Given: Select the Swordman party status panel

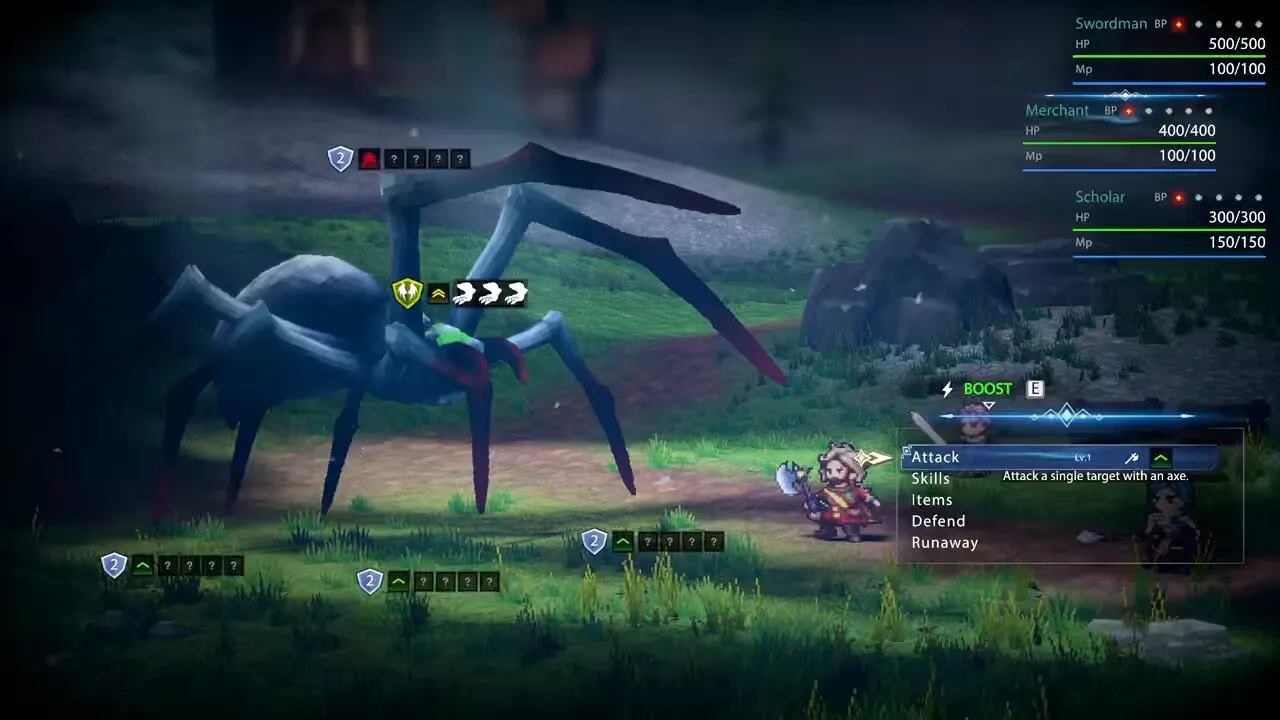Looking at the screenshot, I should click(1169, 48).
